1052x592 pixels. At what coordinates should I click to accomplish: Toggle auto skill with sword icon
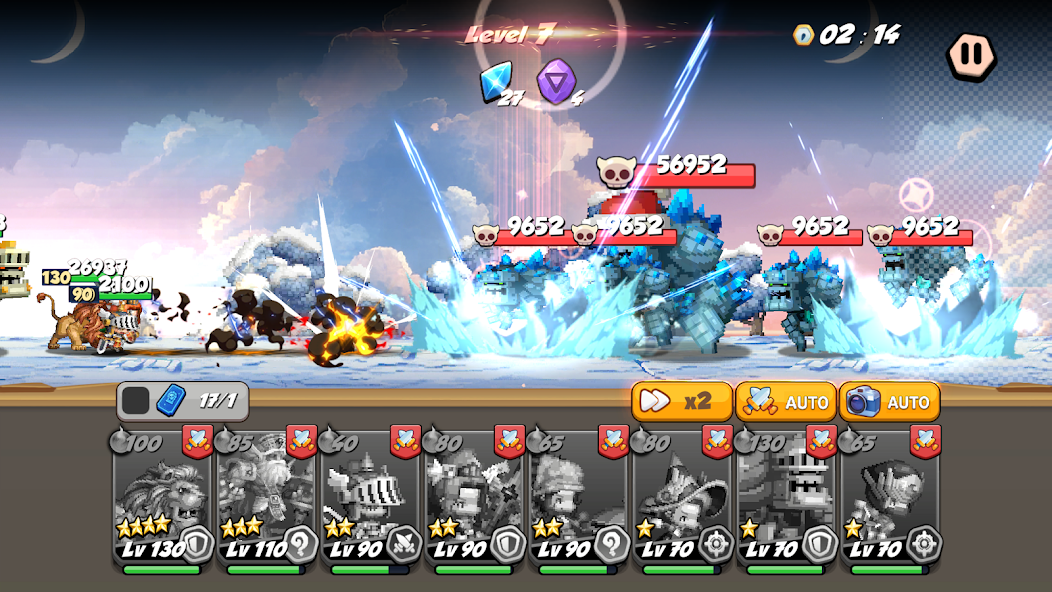coord(786,401)
